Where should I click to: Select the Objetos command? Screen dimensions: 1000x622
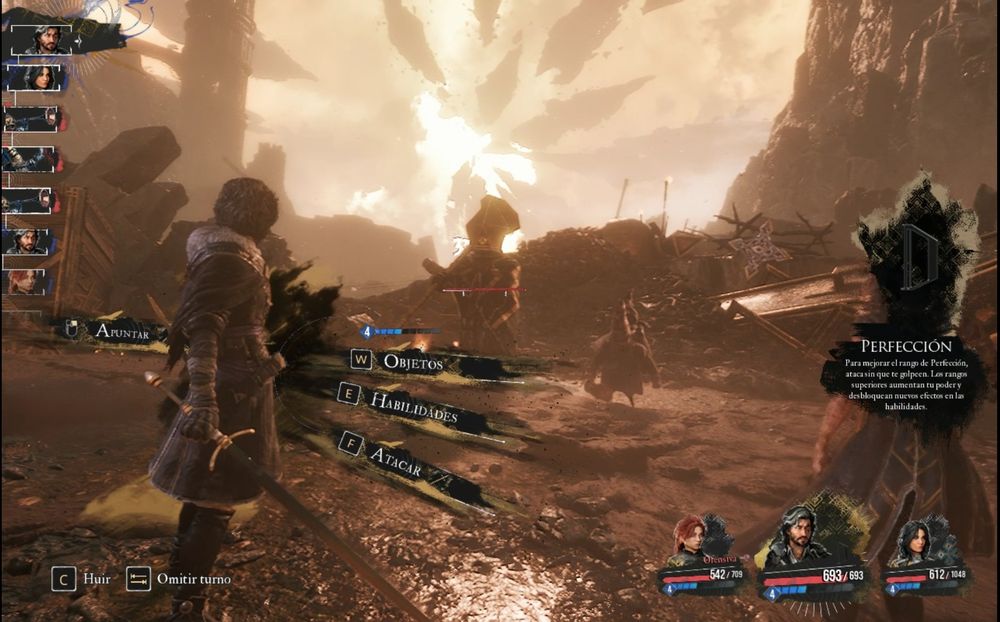pyautogui.click(x=412, y=362)
